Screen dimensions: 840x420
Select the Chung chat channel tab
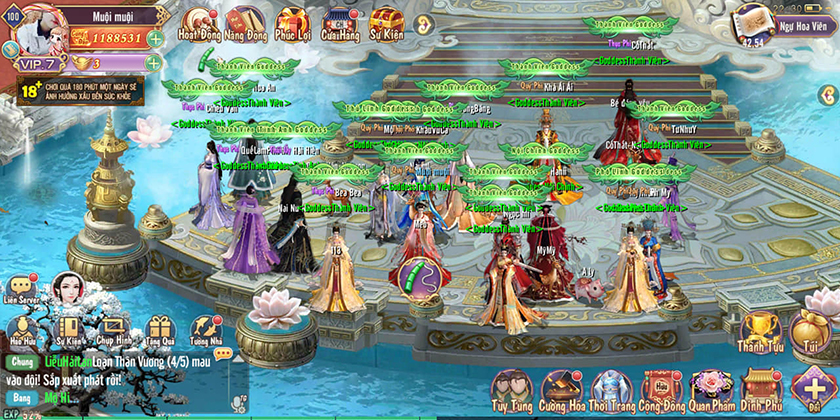[22, 361]
